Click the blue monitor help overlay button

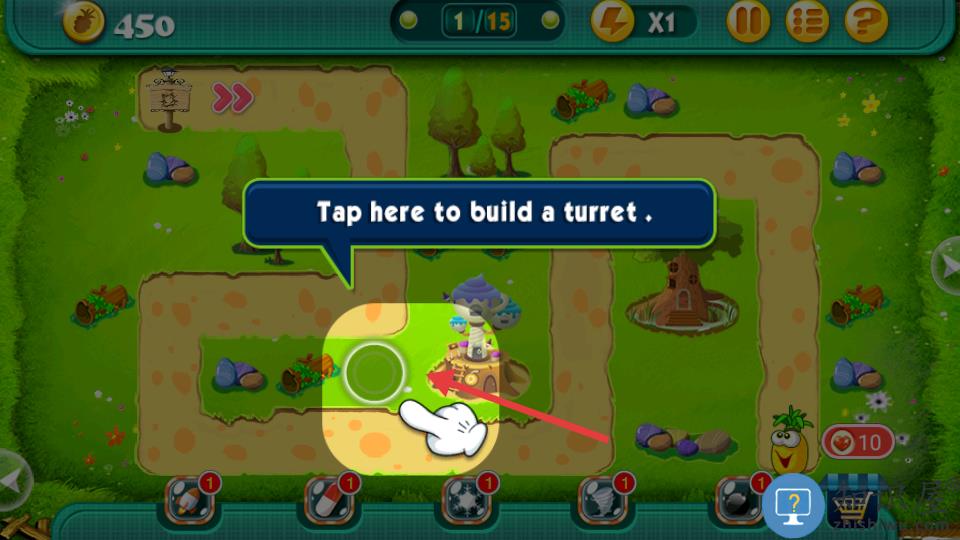pos(793,506)
